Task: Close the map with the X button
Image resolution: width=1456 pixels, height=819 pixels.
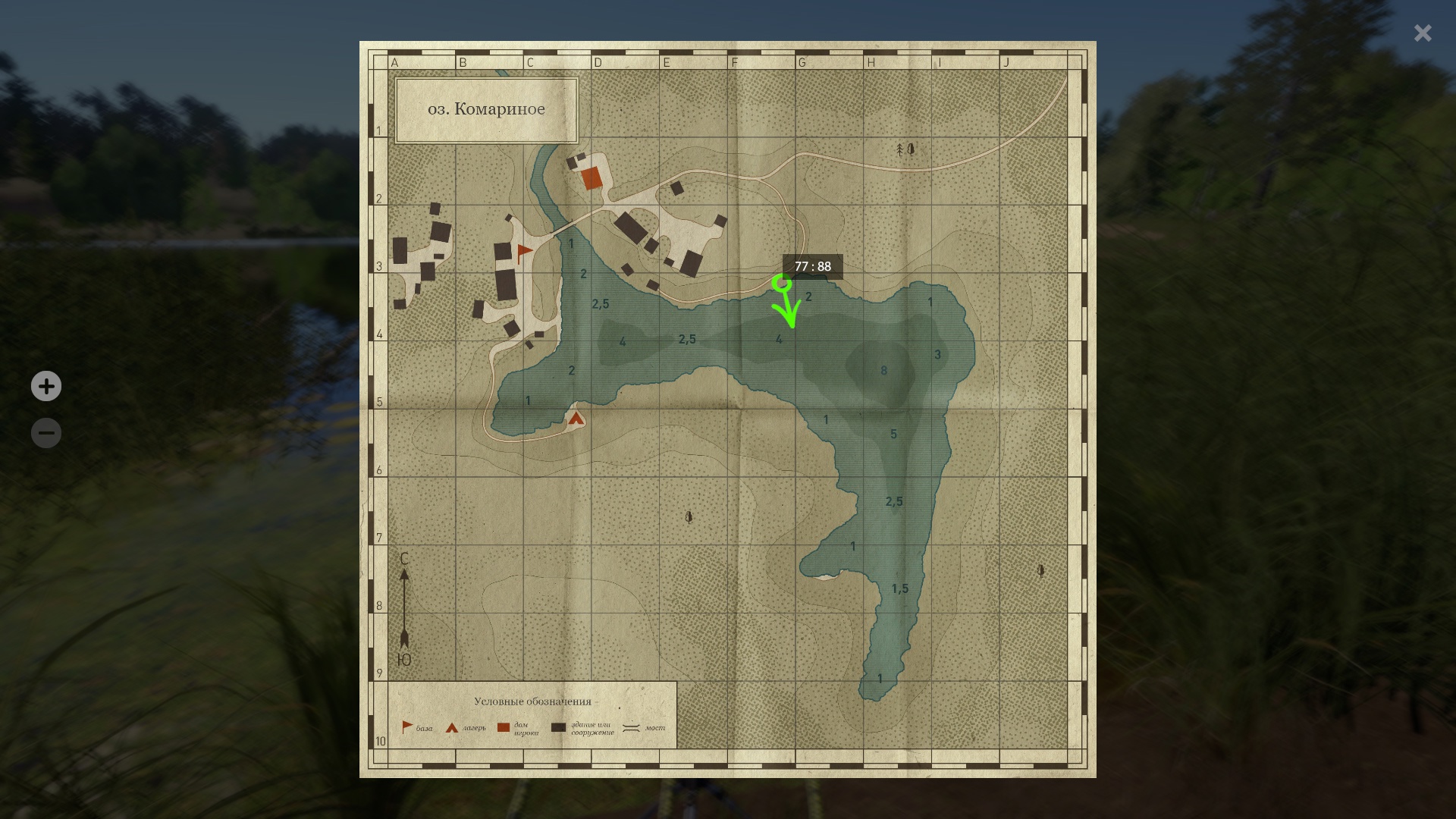Action: click(1423, 33)
